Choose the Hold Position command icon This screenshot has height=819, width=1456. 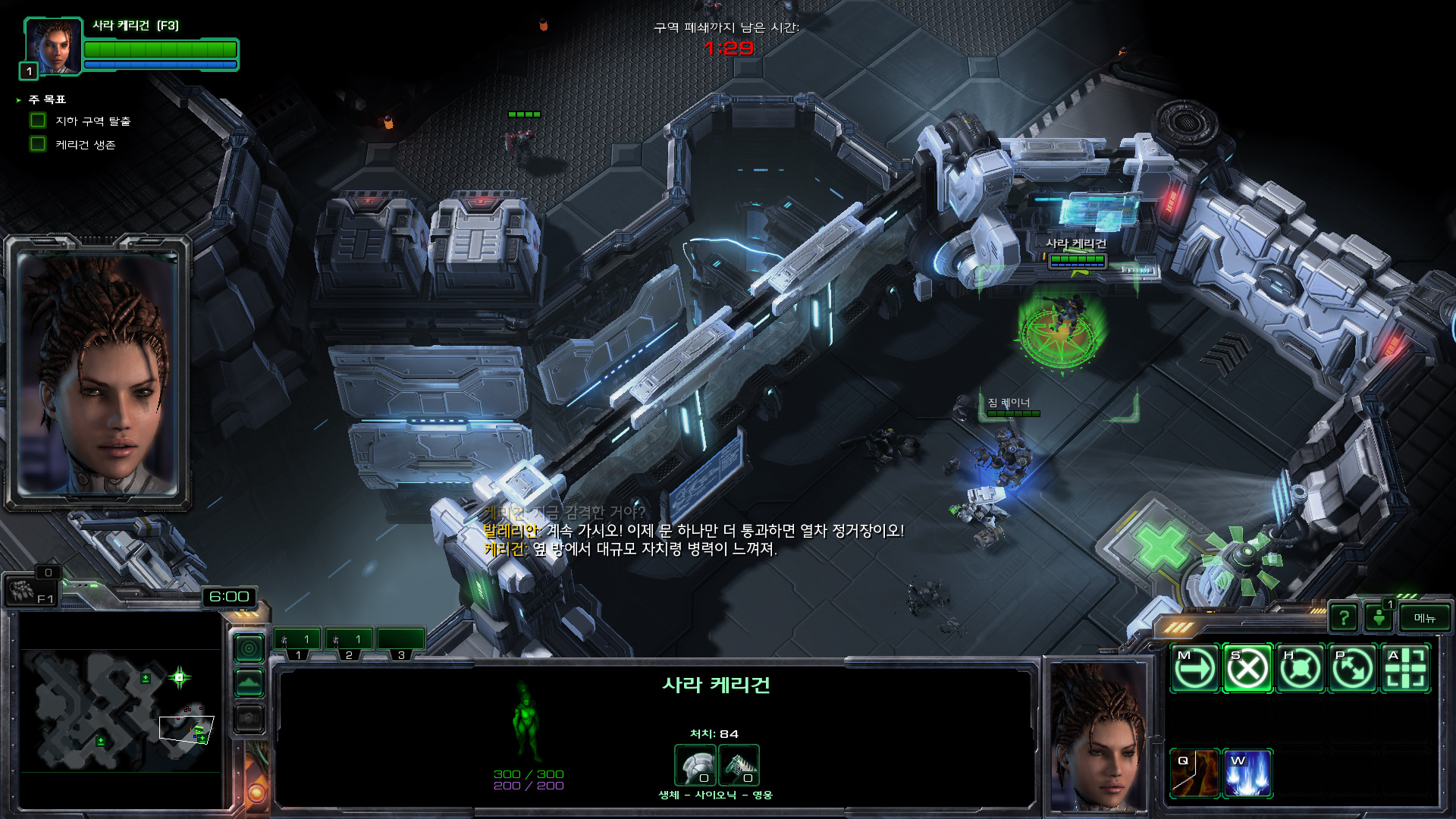(1301, 669)
